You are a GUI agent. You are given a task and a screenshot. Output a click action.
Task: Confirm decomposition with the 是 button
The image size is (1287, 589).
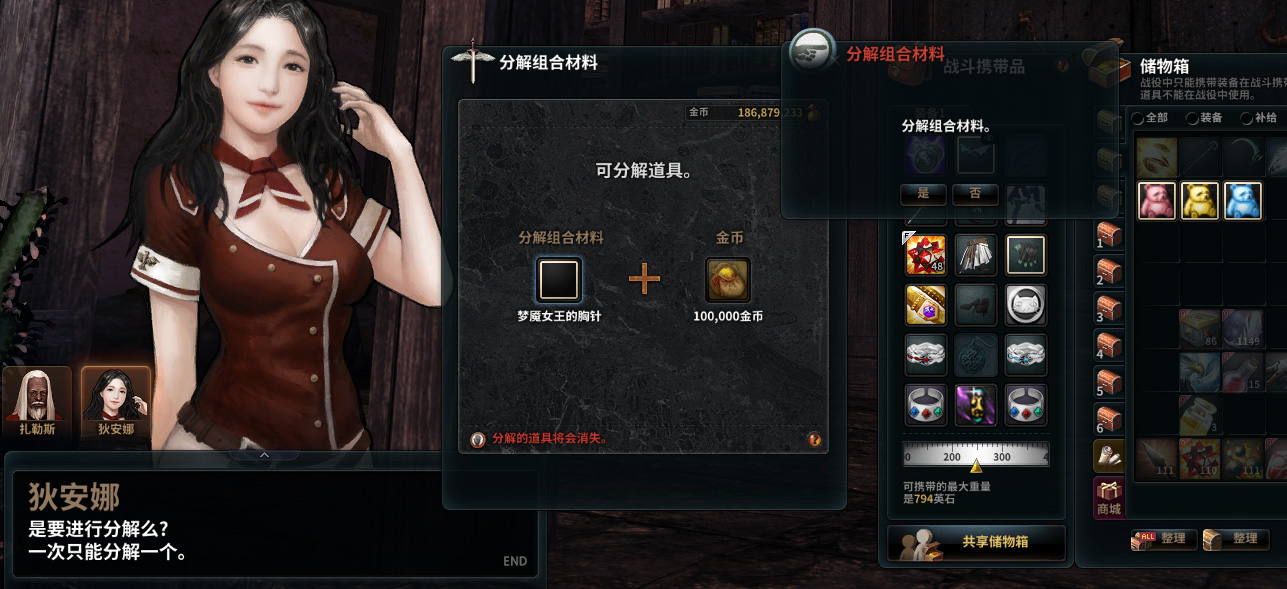pos(923,193)
